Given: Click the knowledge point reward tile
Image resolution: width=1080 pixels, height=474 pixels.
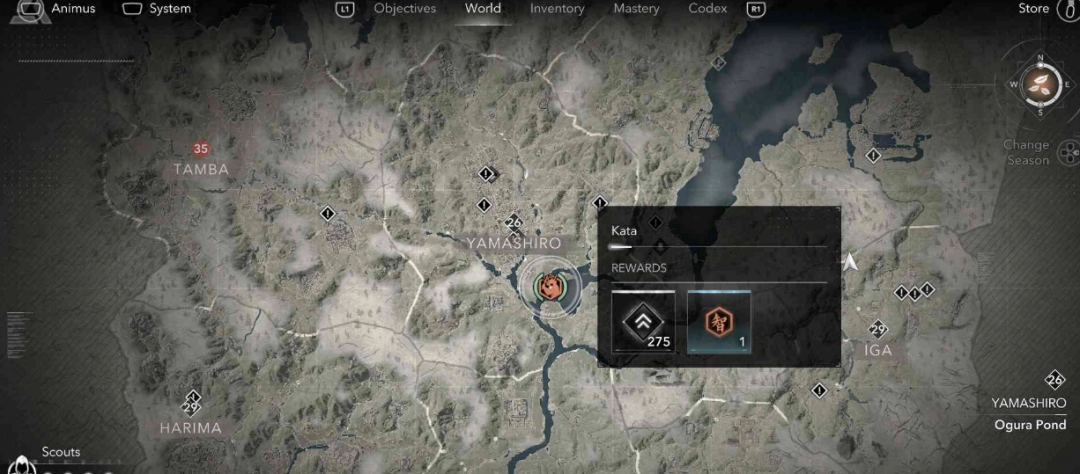Looking at the screenshot, I should [x=719, y=322].
